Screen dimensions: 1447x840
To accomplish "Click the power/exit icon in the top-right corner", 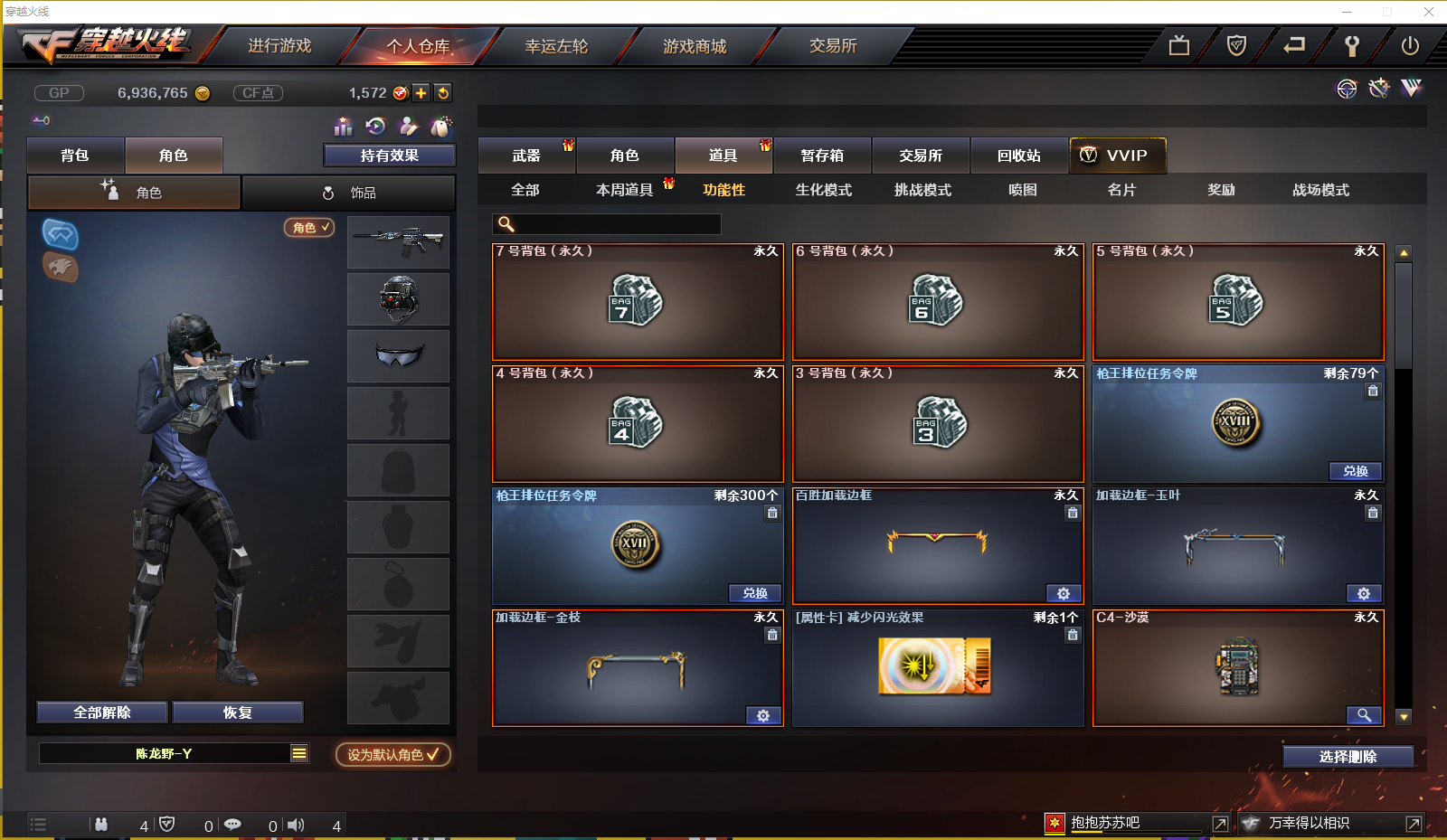I will [1408, 44].
